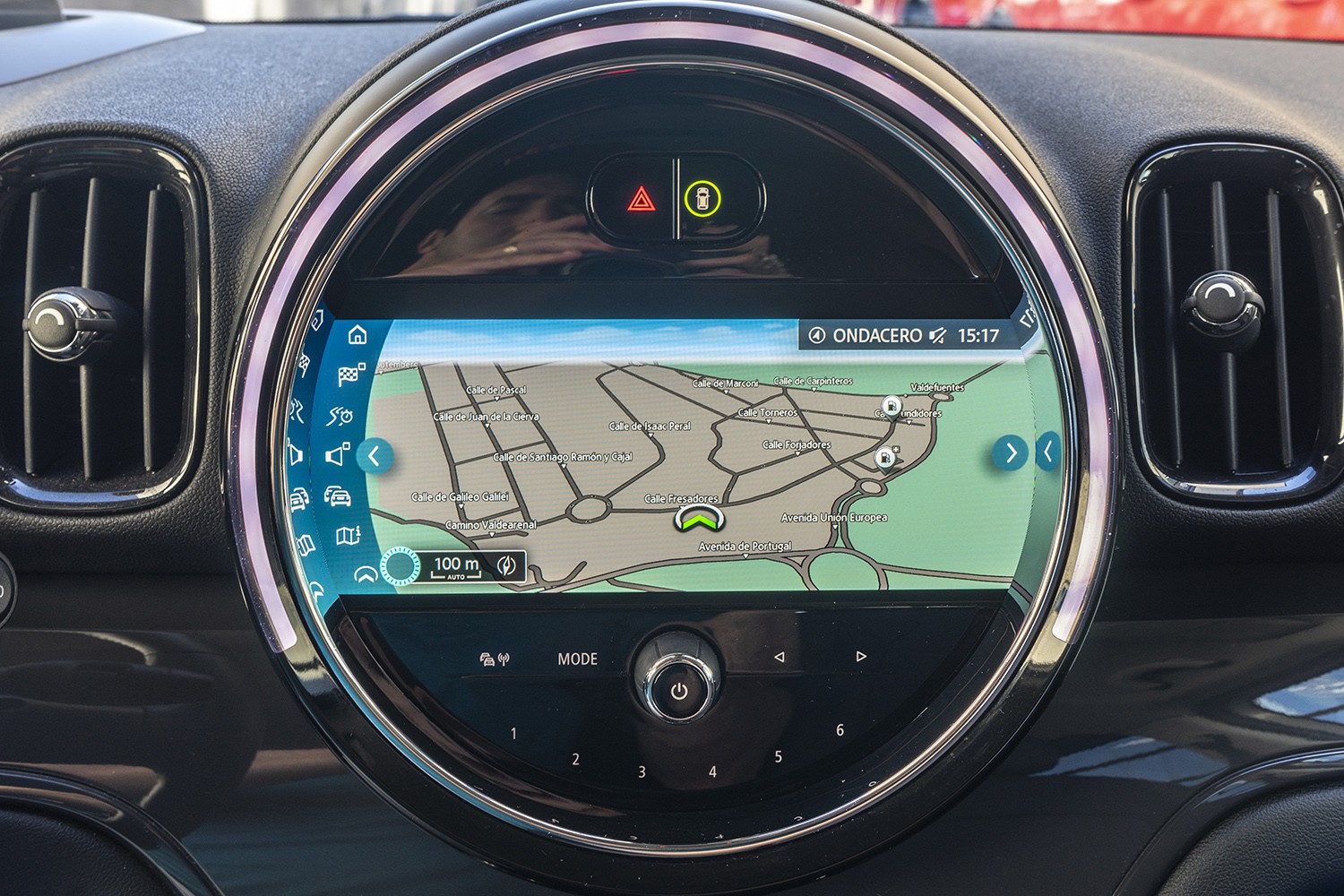Open the home menu icon
The width and height of the screenshot is (1344, 896).
coord(358,335)
